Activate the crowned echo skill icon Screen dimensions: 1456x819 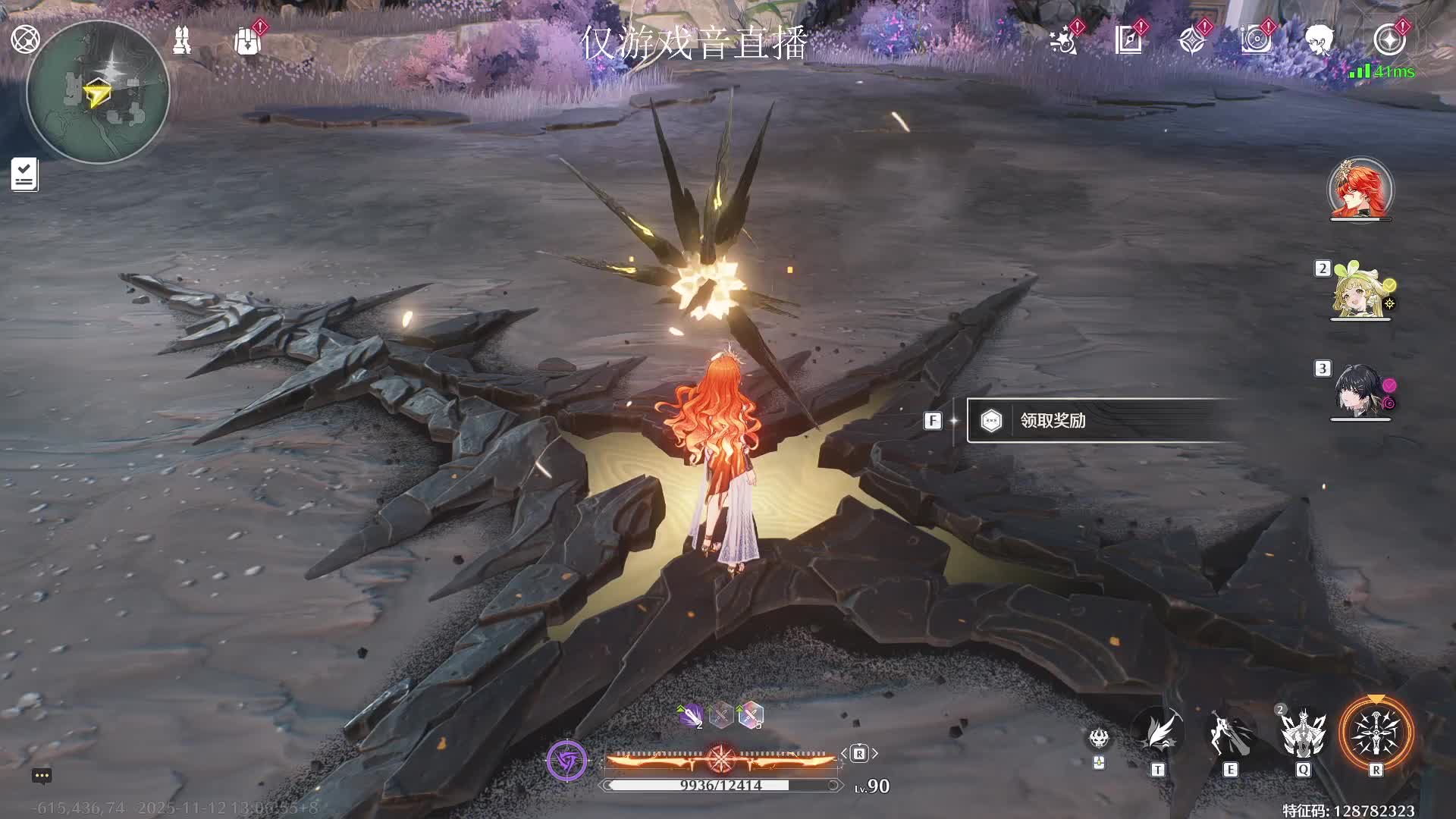(1303, 734)
